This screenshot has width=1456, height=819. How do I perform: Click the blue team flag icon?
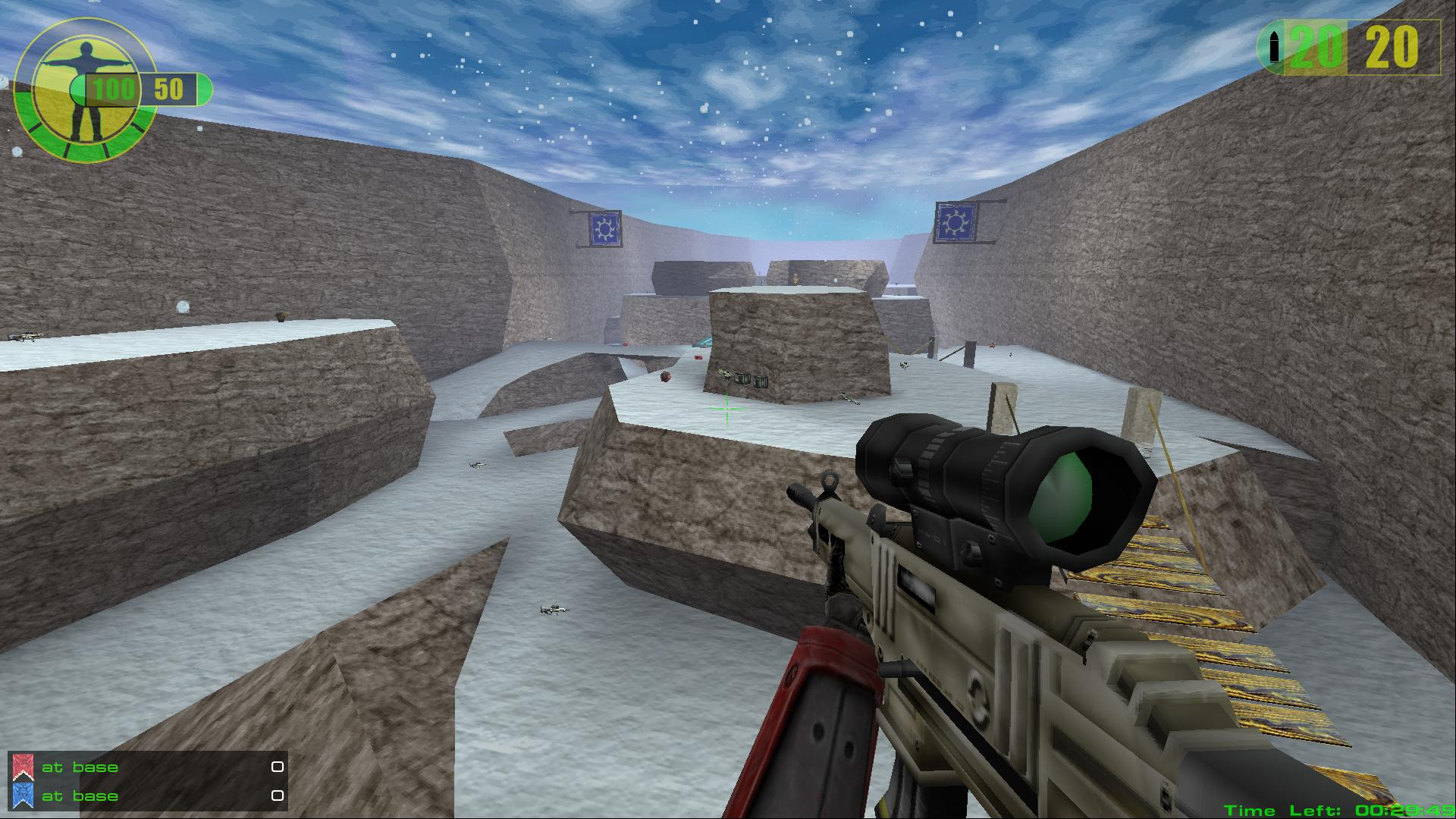point(23,795)
